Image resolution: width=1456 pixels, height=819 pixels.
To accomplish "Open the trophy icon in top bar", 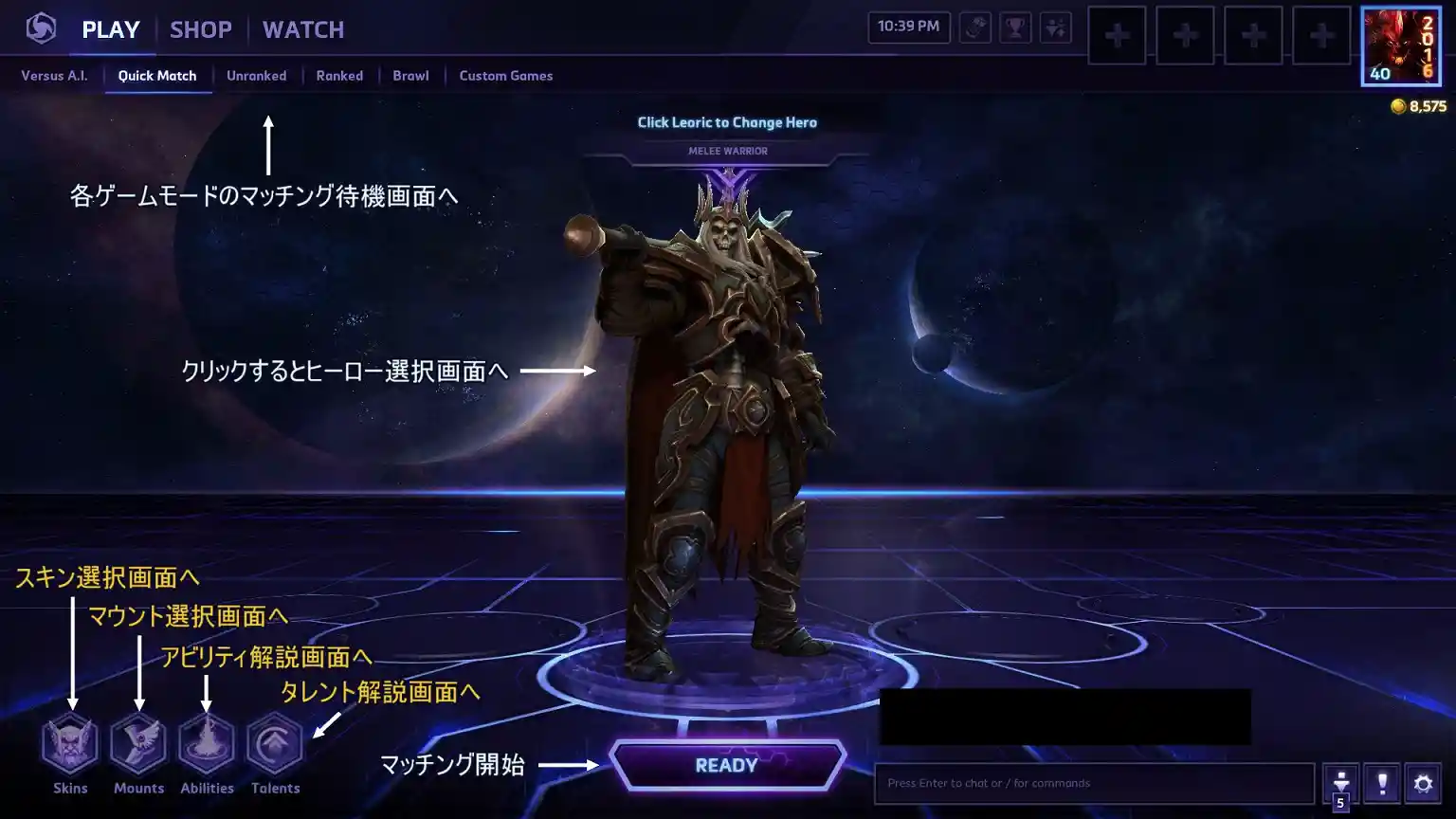I will pyautogui.click(x=1015, y=27).
